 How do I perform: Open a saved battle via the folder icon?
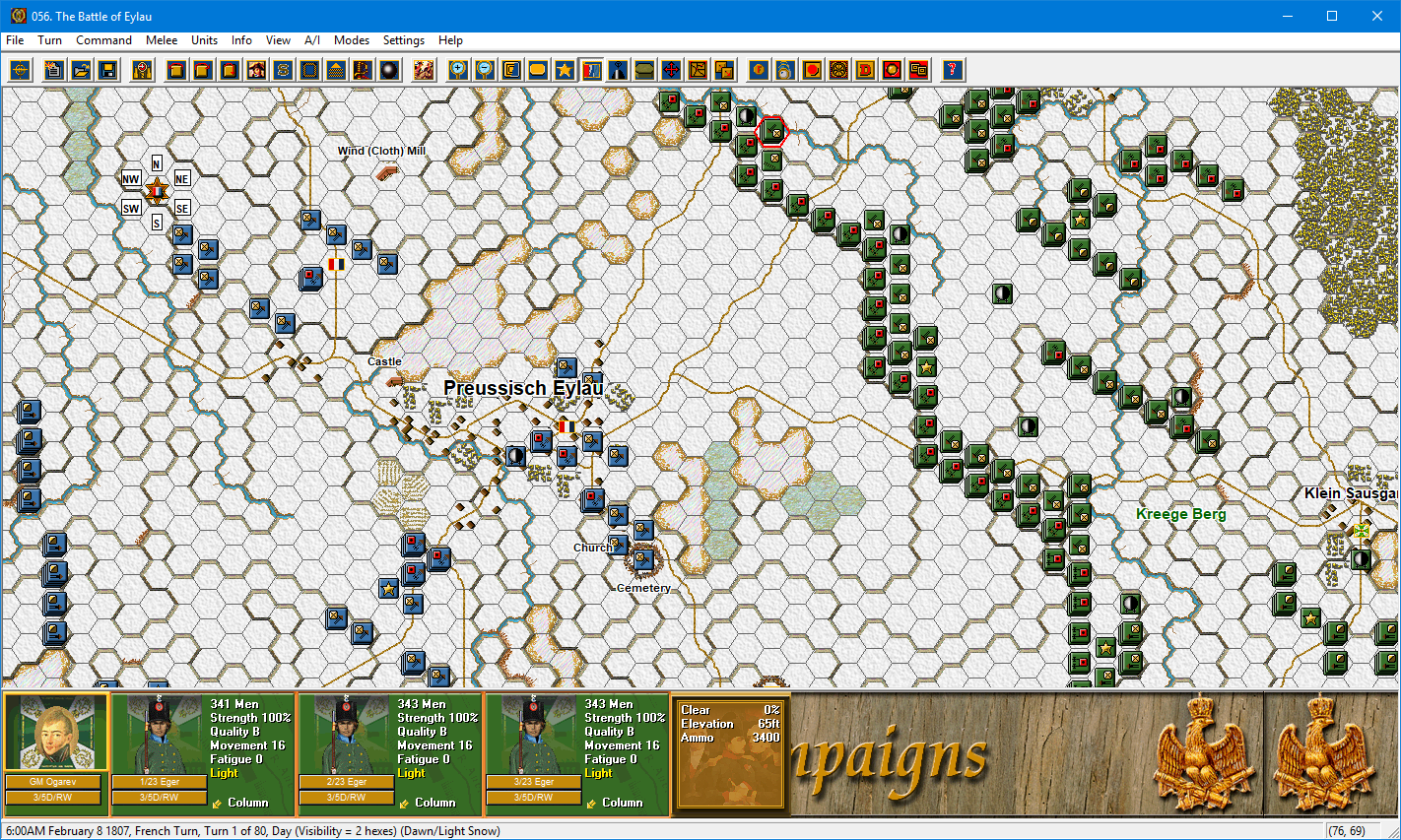[x=81, y=70]
